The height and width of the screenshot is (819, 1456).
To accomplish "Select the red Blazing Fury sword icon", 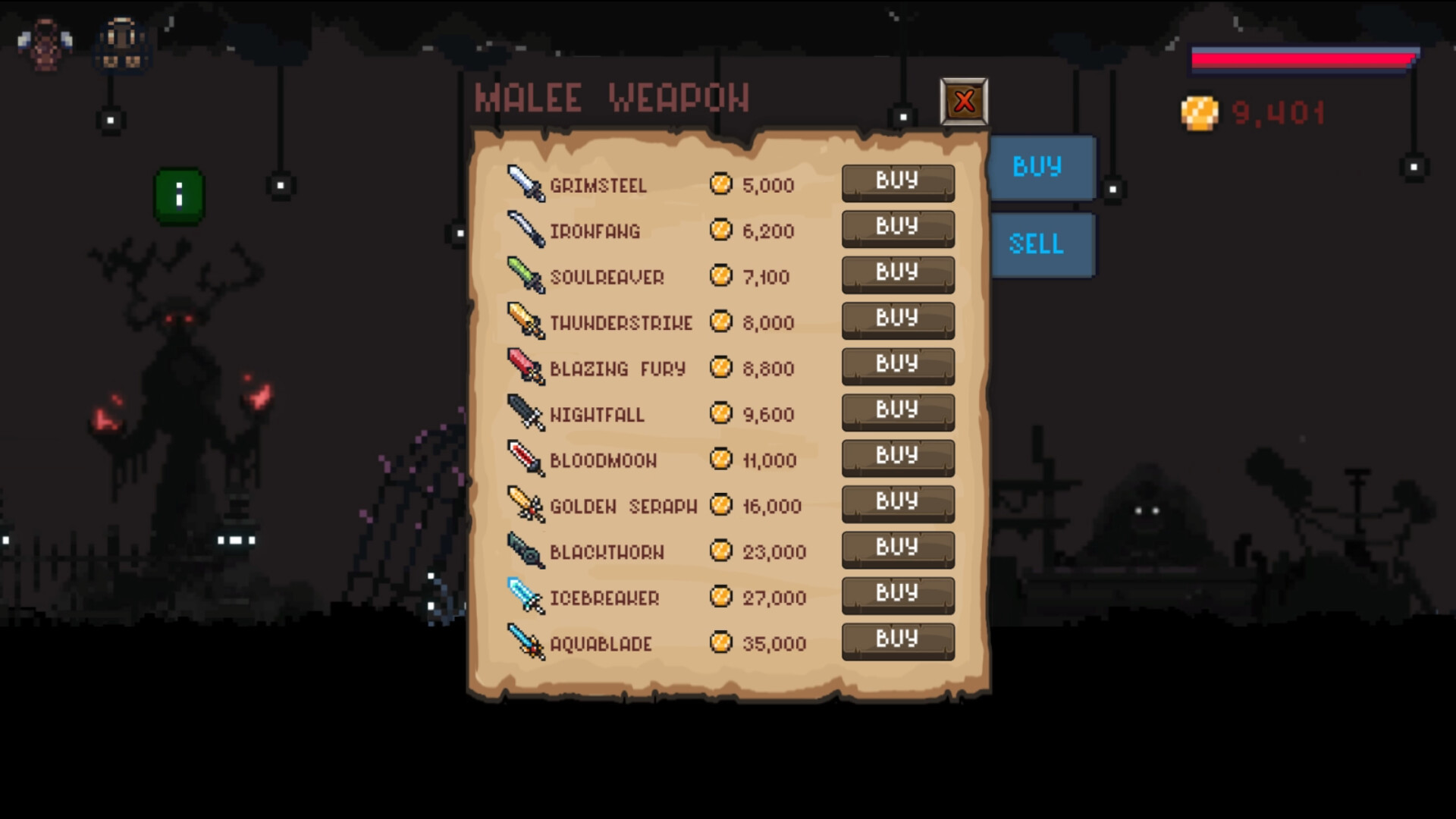I will point(525,368).
